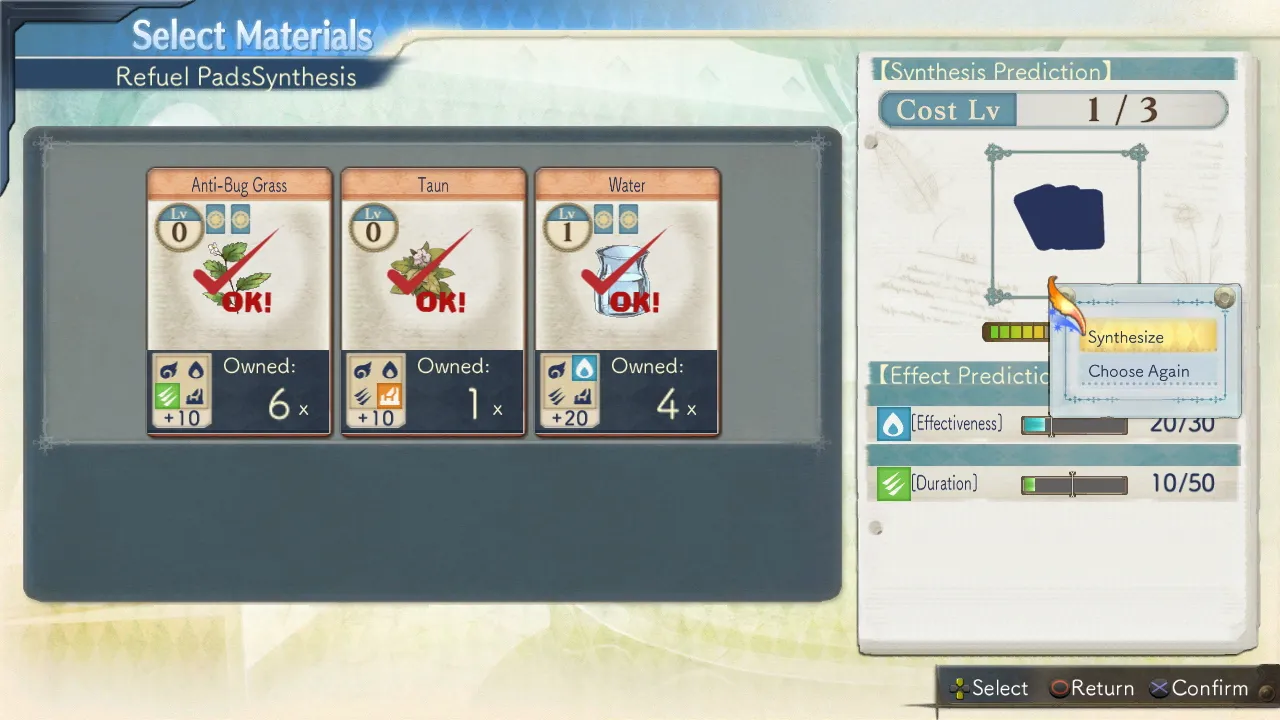Click the Lv 0 badge on Anti-Bug Grass
This screenshot has height=720, width=1280.
(x=179, y=226)
